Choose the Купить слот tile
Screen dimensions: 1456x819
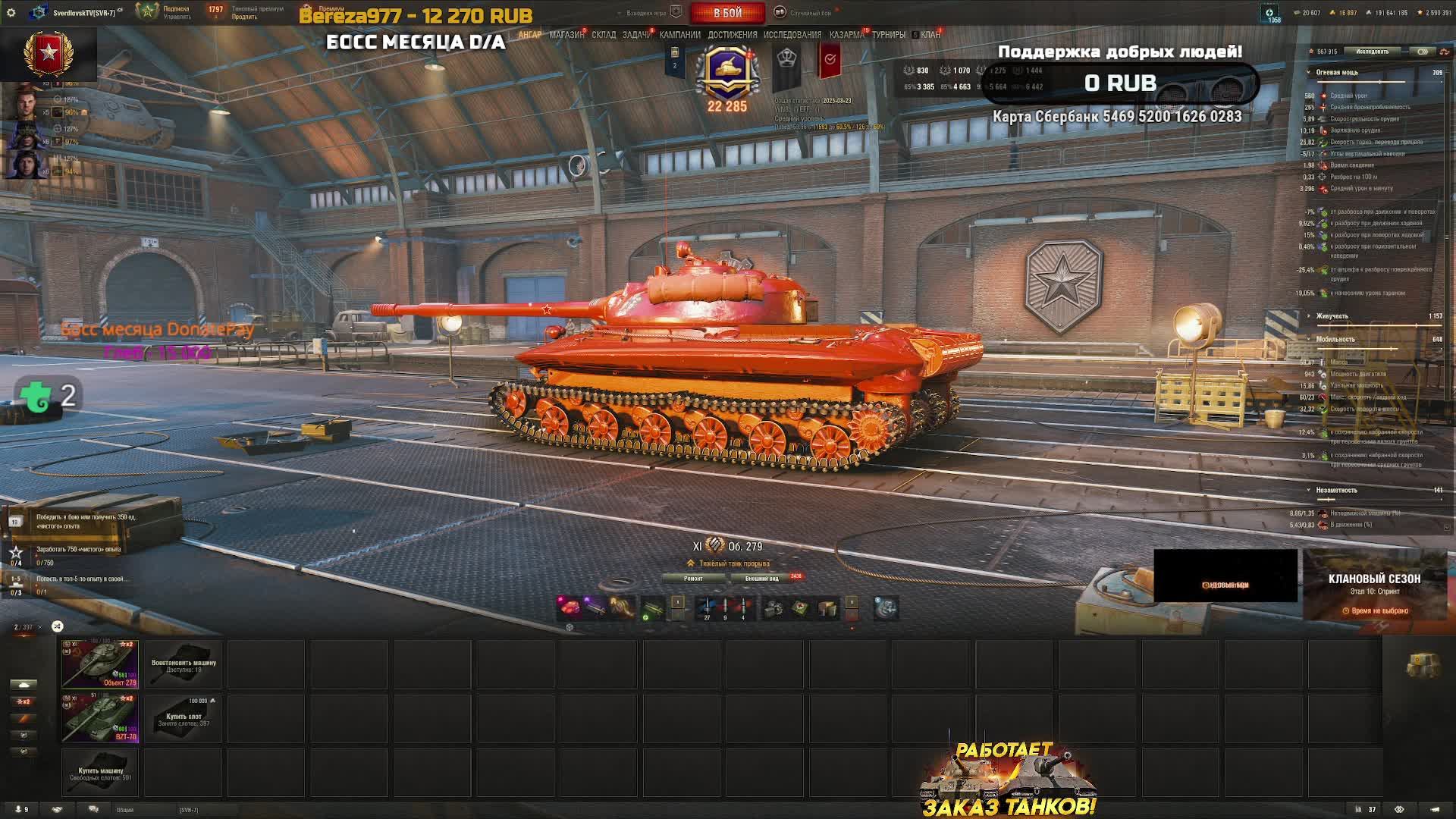[184, 718]
